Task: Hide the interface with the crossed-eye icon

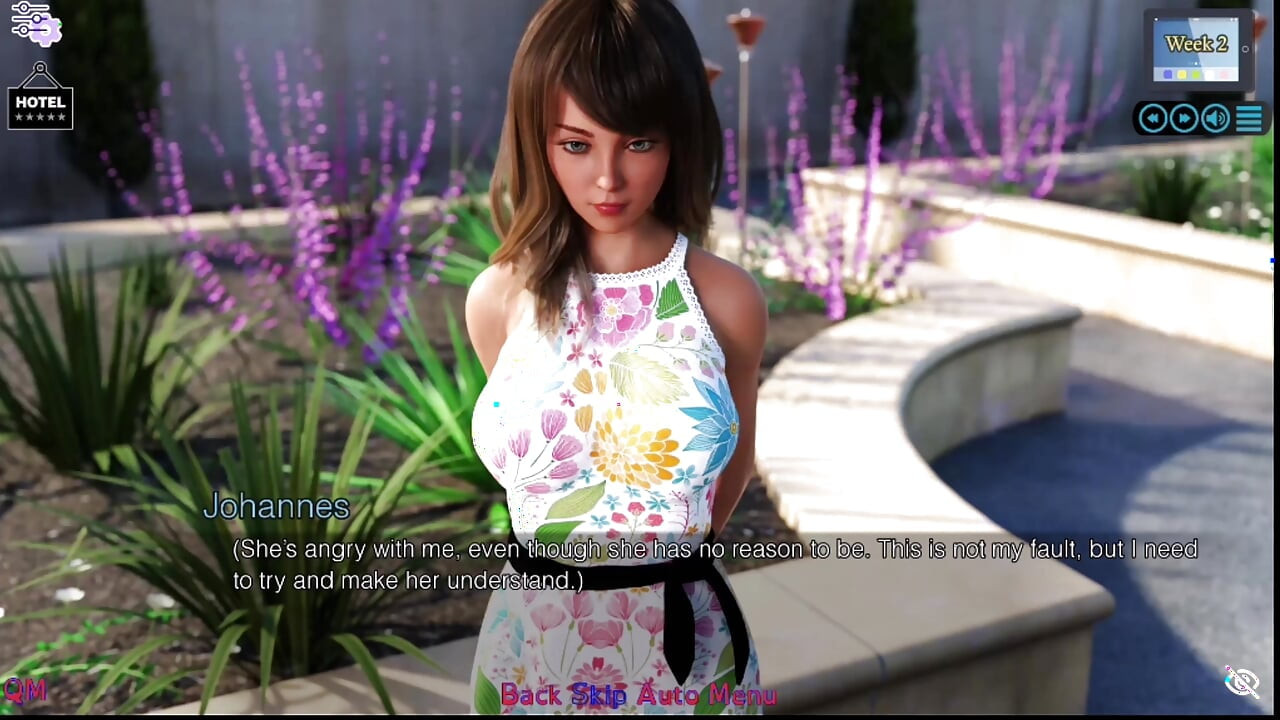Action: click(x=1242, y=682)
